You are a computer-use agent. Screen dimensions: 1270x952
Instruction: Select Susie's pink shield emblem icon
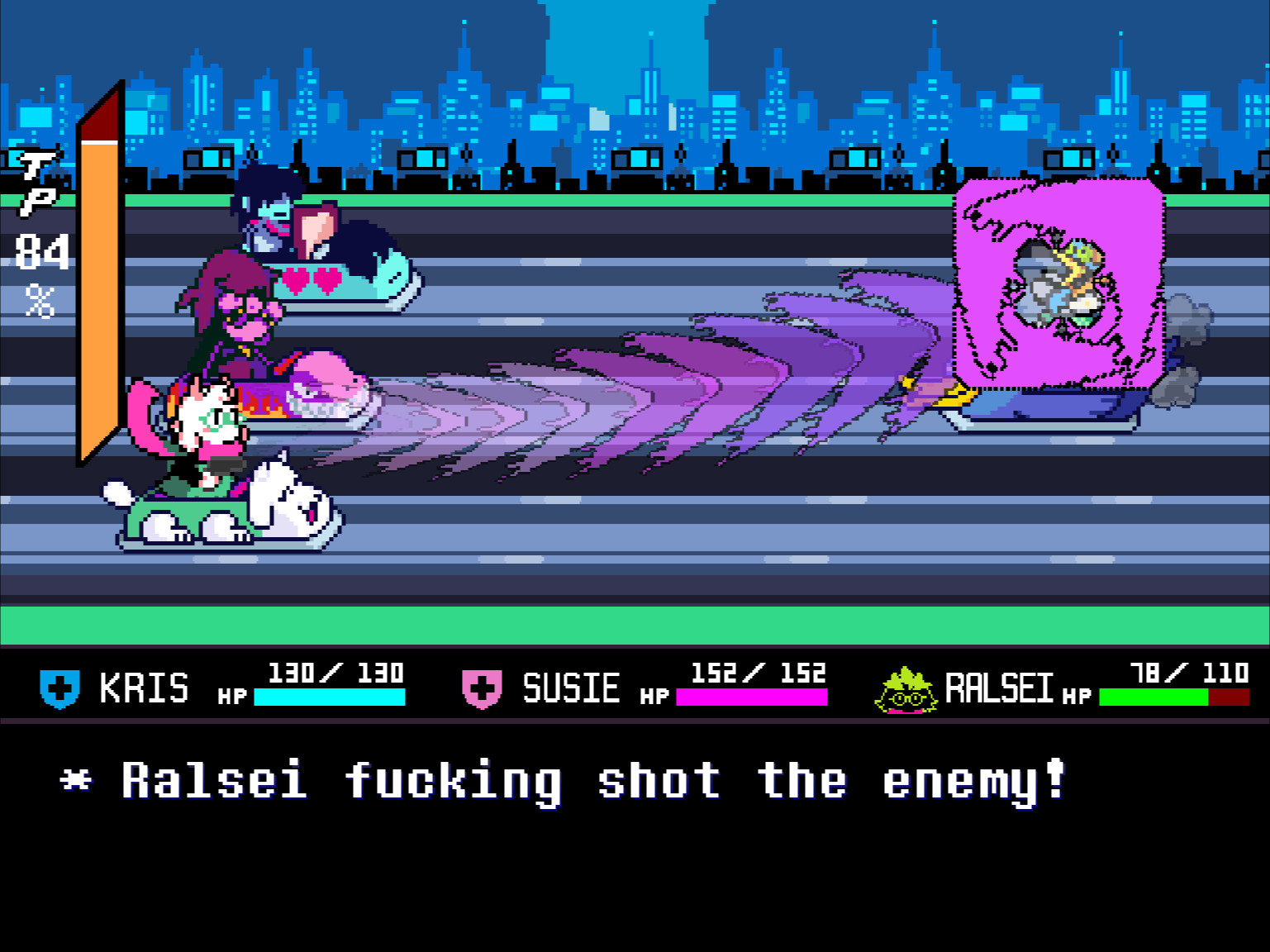pos(482,688)
